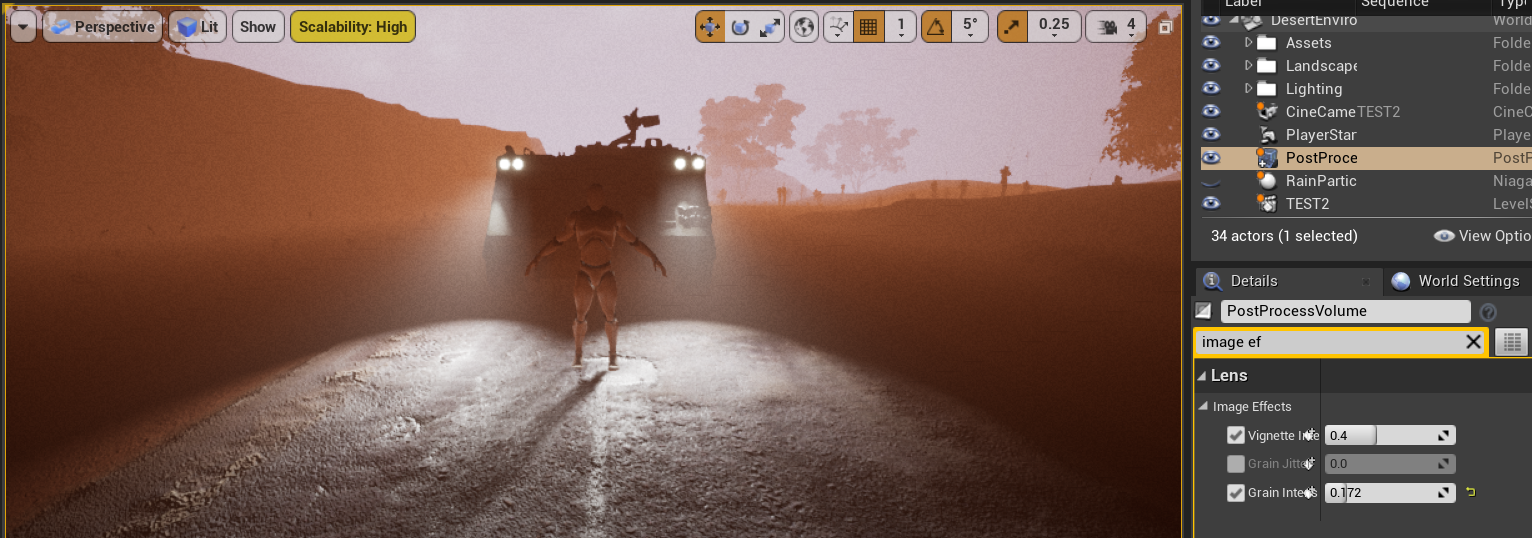Image resolution: width=1532 pixels, height=538 pixels.
Task: Open the 5° rotation snap value dropdown
Action: [x=970, y=27]
